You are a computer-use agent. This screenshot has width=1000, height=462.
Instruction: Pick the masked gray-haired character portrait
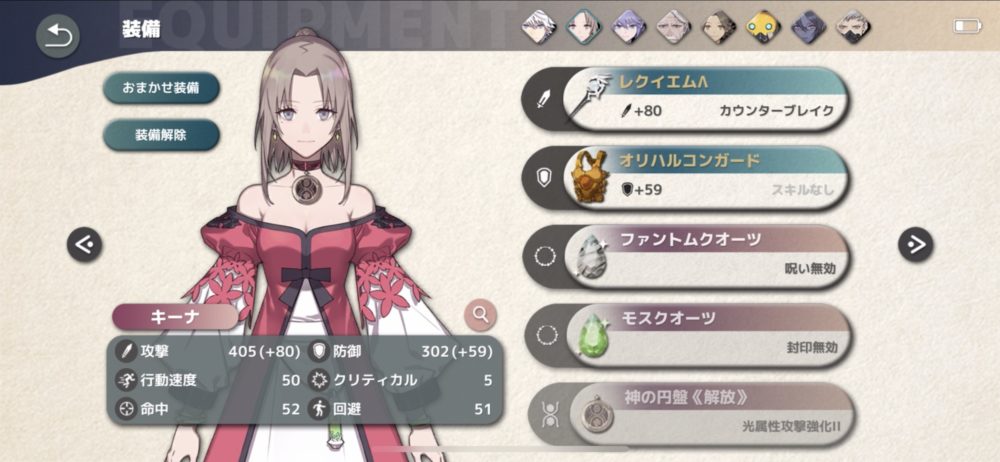point(851,27)
